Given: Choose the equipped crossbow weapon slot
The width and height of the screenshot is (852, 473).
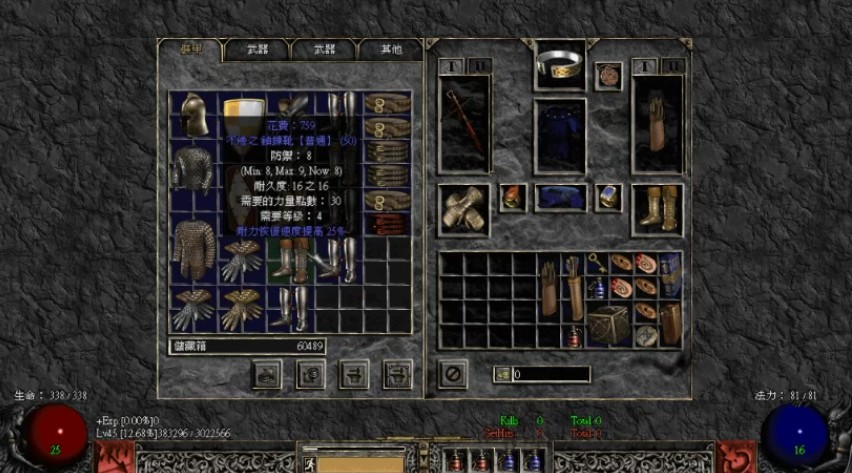Looking at the screenshot, I should tap(464, 123).
